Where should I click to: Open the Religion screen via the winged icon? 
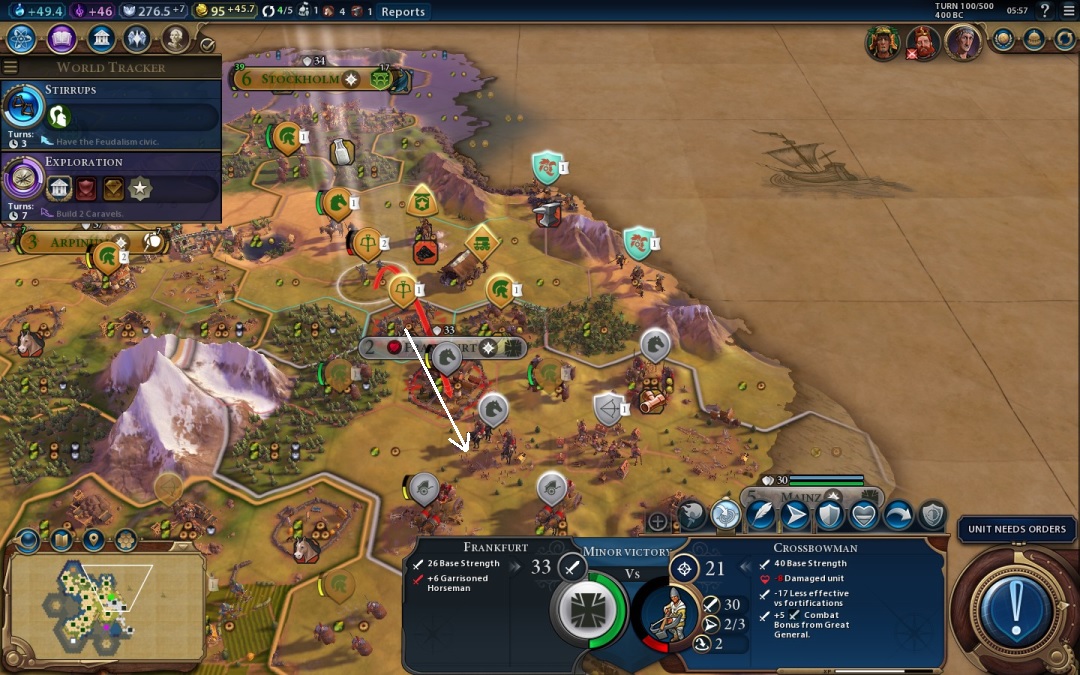(138, 39)
